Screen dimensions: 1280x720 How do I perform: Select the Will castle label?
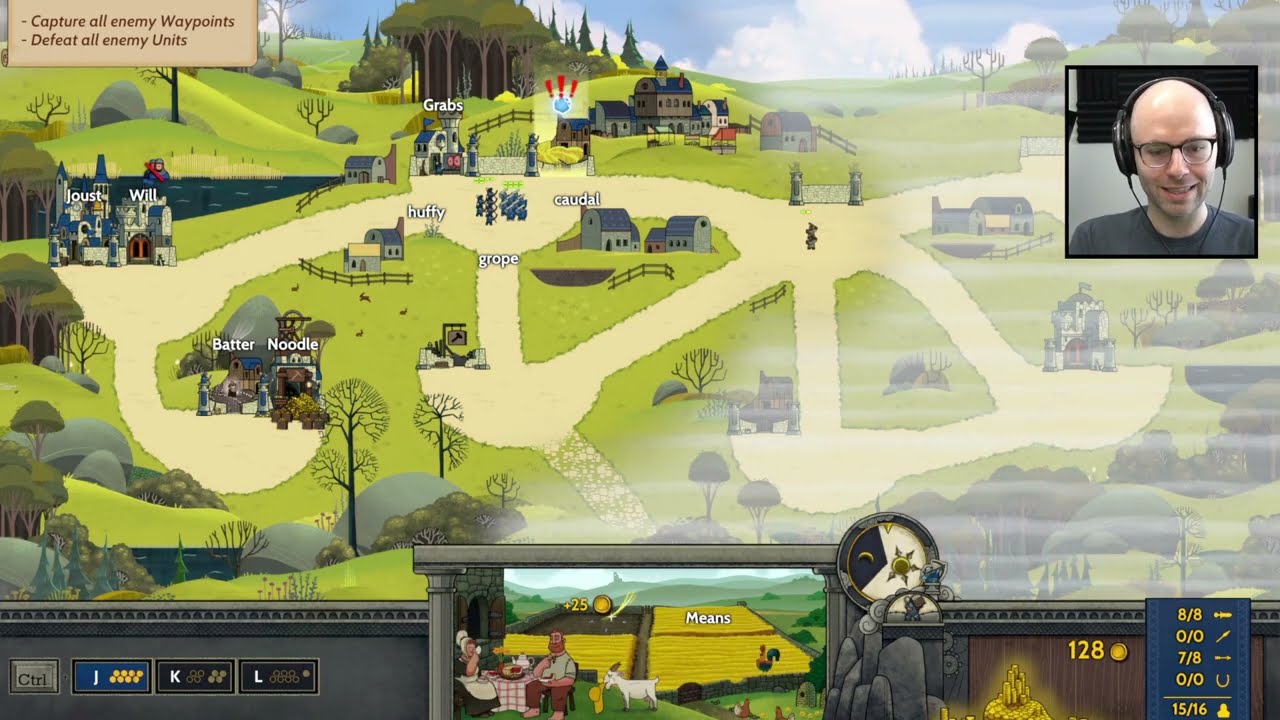pyautogui.click(x=143, y=195)
